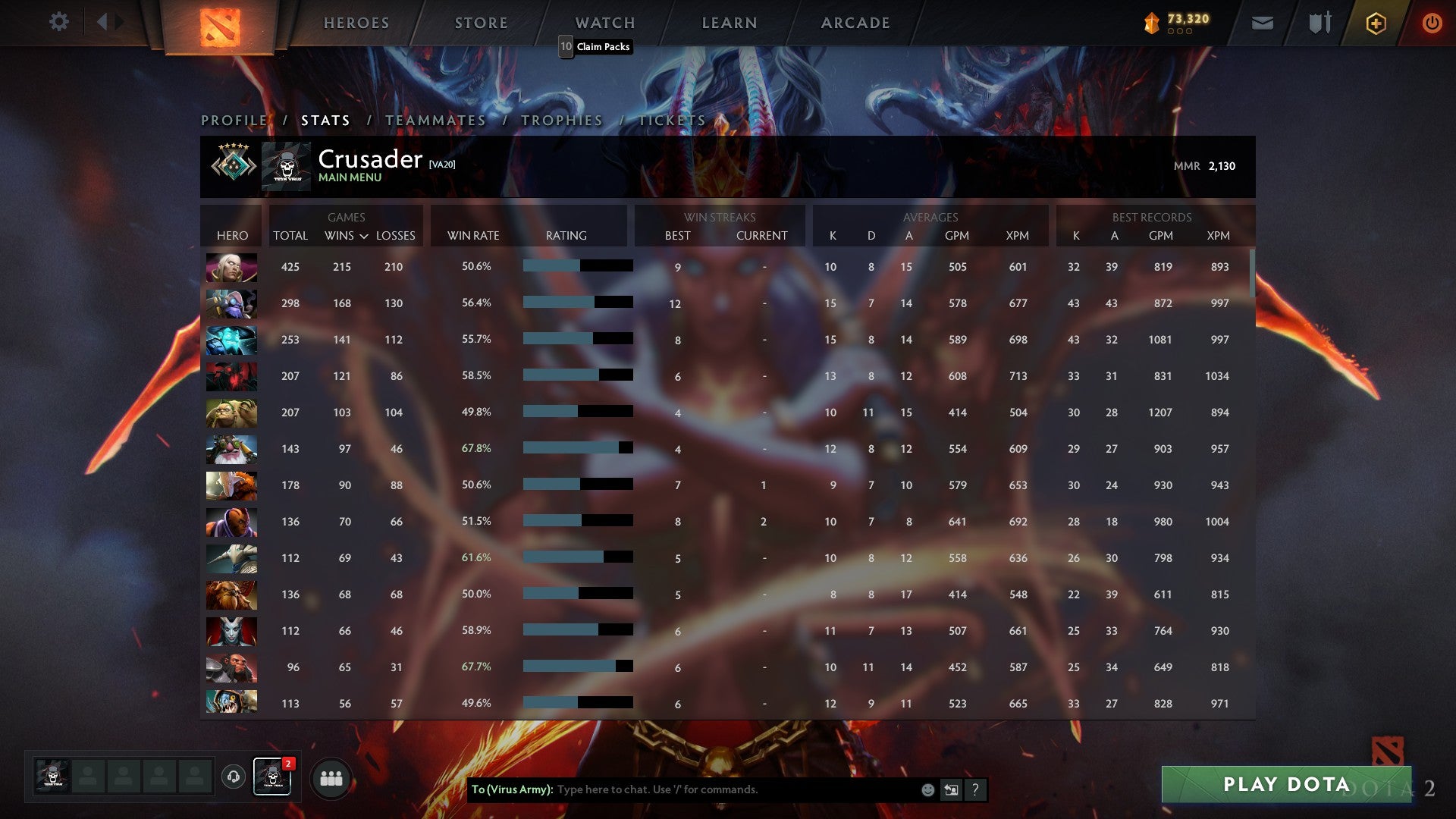
Task: Open the mail envelope notifications icon
Action: 1263,23
